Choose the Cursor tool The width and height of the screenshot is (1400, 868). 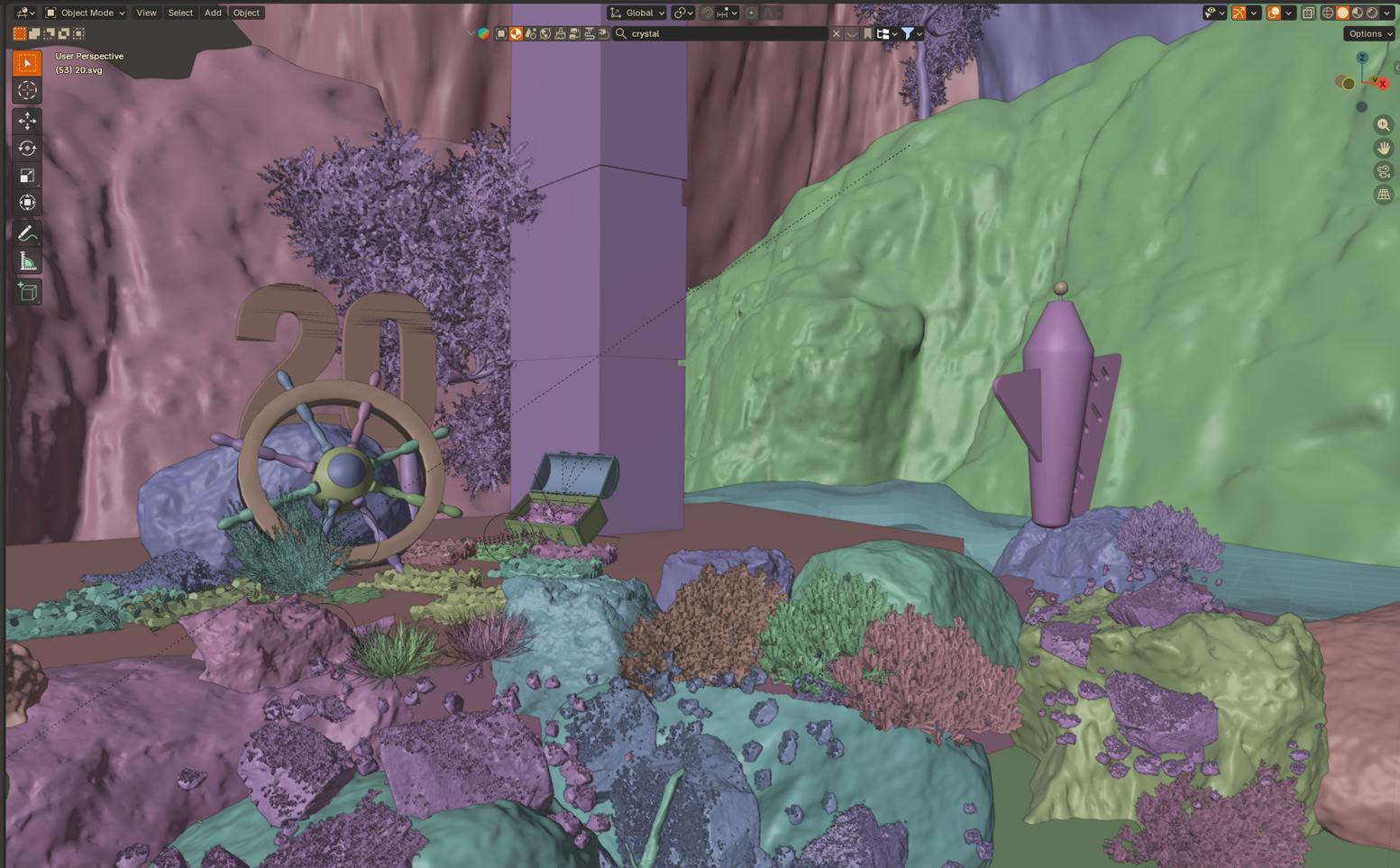(x=27, y=90)
